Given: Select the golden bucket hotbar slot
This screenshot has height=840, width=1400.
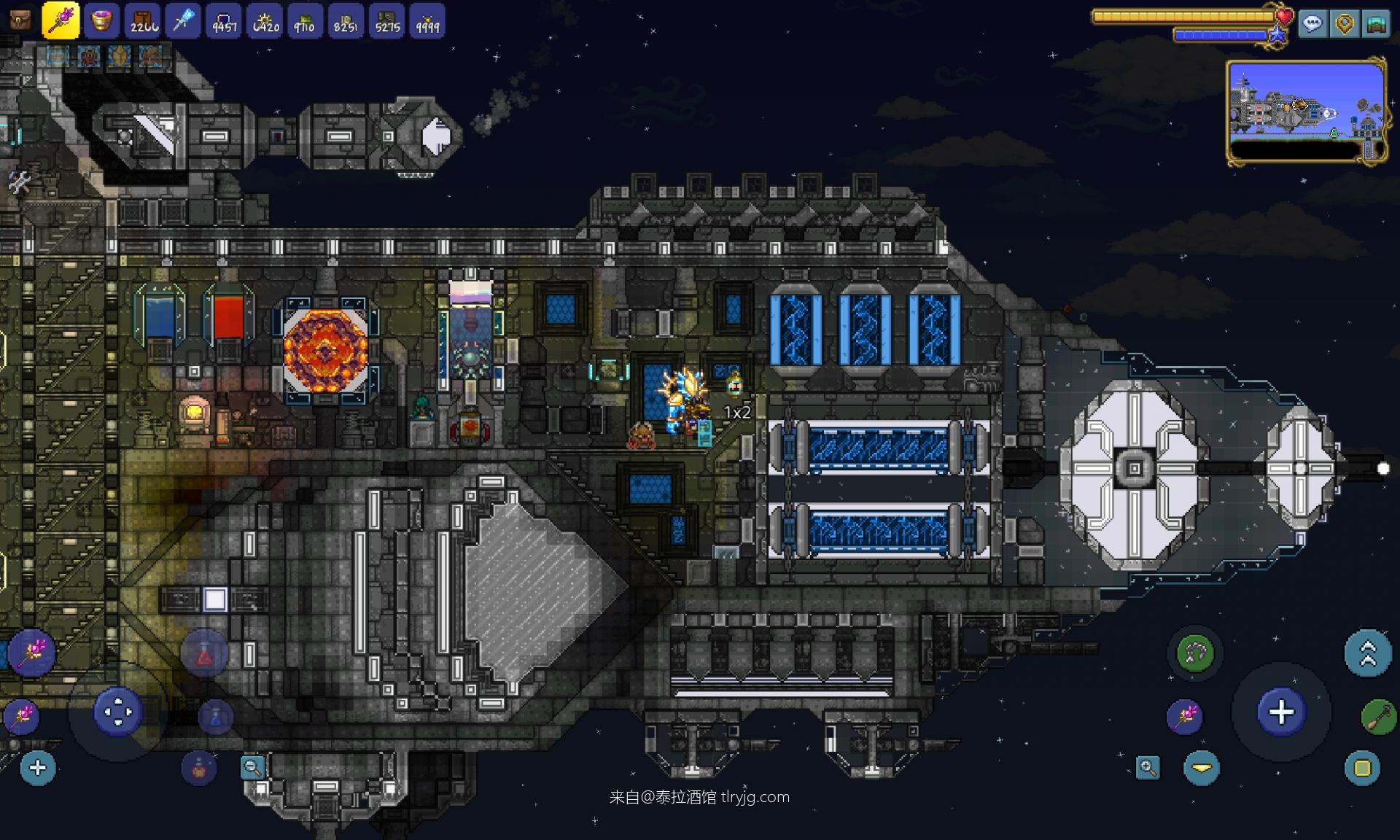Looking at the screenshot, I should [x=101, y=20].
